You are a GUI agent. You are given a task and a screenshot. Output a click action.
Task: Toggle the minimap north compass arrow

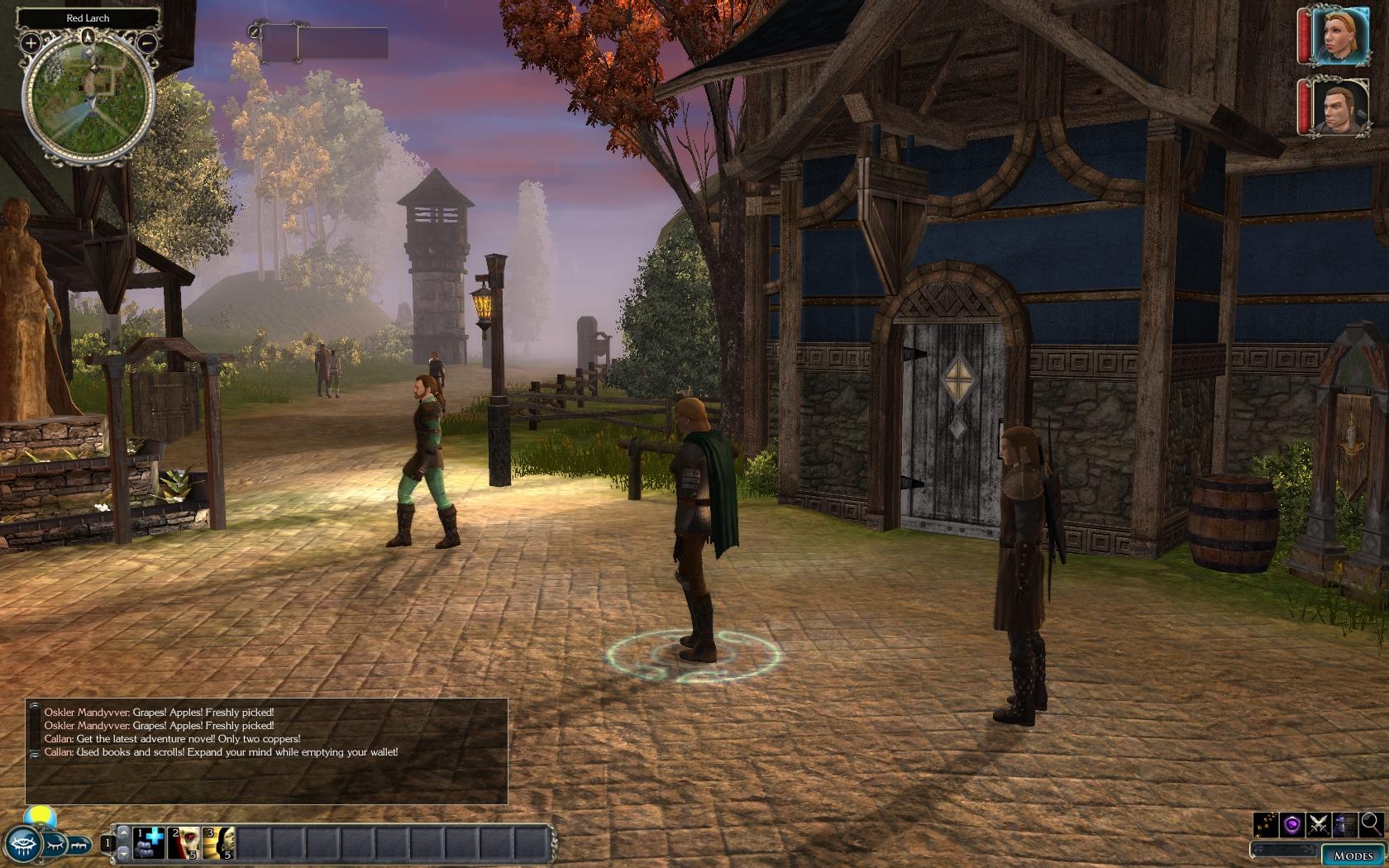click(x=88, y=36)
